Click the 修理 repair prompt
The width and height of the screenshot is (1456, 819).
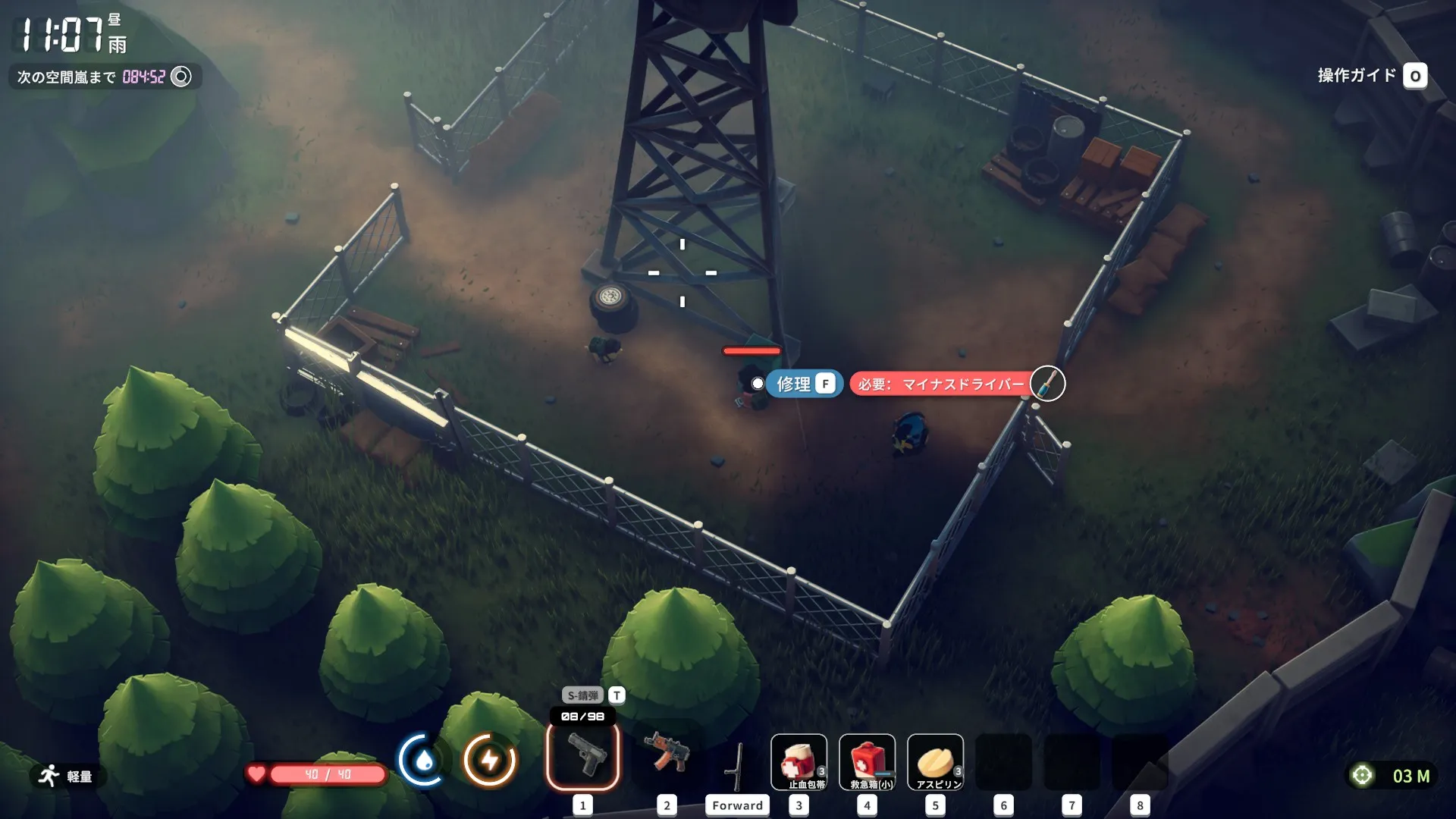click(804, 384)
